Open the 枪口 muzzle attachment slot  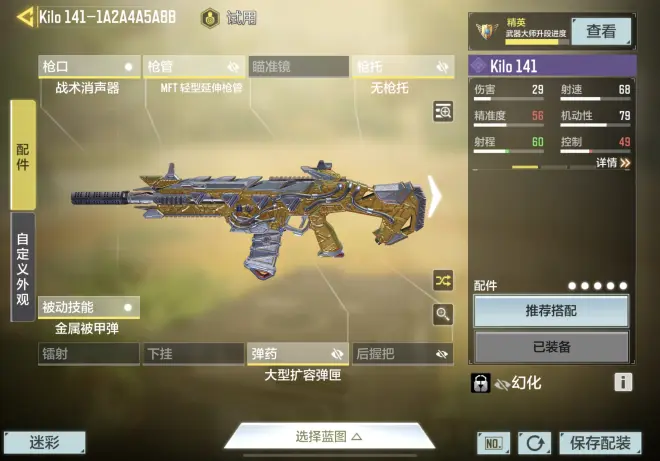pyautogui.click(x=88, y=67)
